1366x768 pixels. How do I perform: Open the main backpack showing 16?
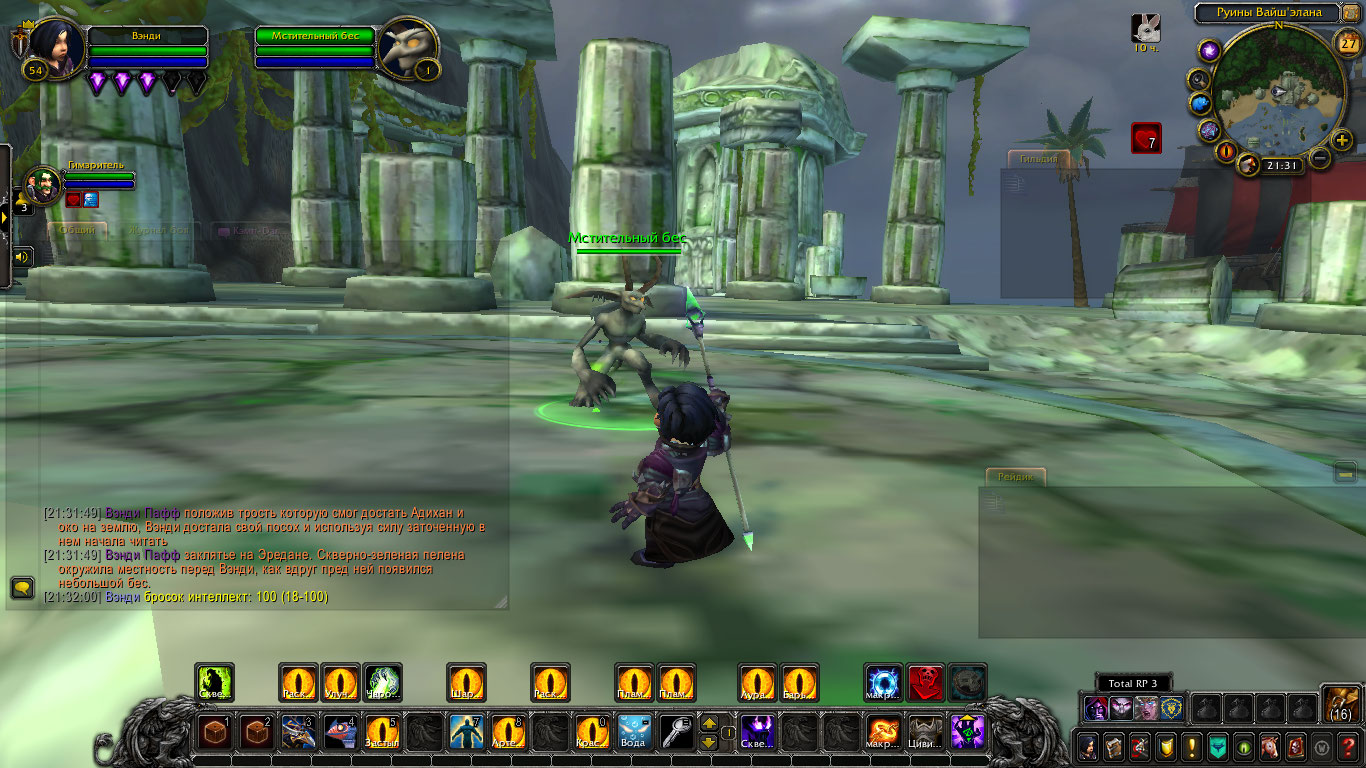[x=1340, y=702]
